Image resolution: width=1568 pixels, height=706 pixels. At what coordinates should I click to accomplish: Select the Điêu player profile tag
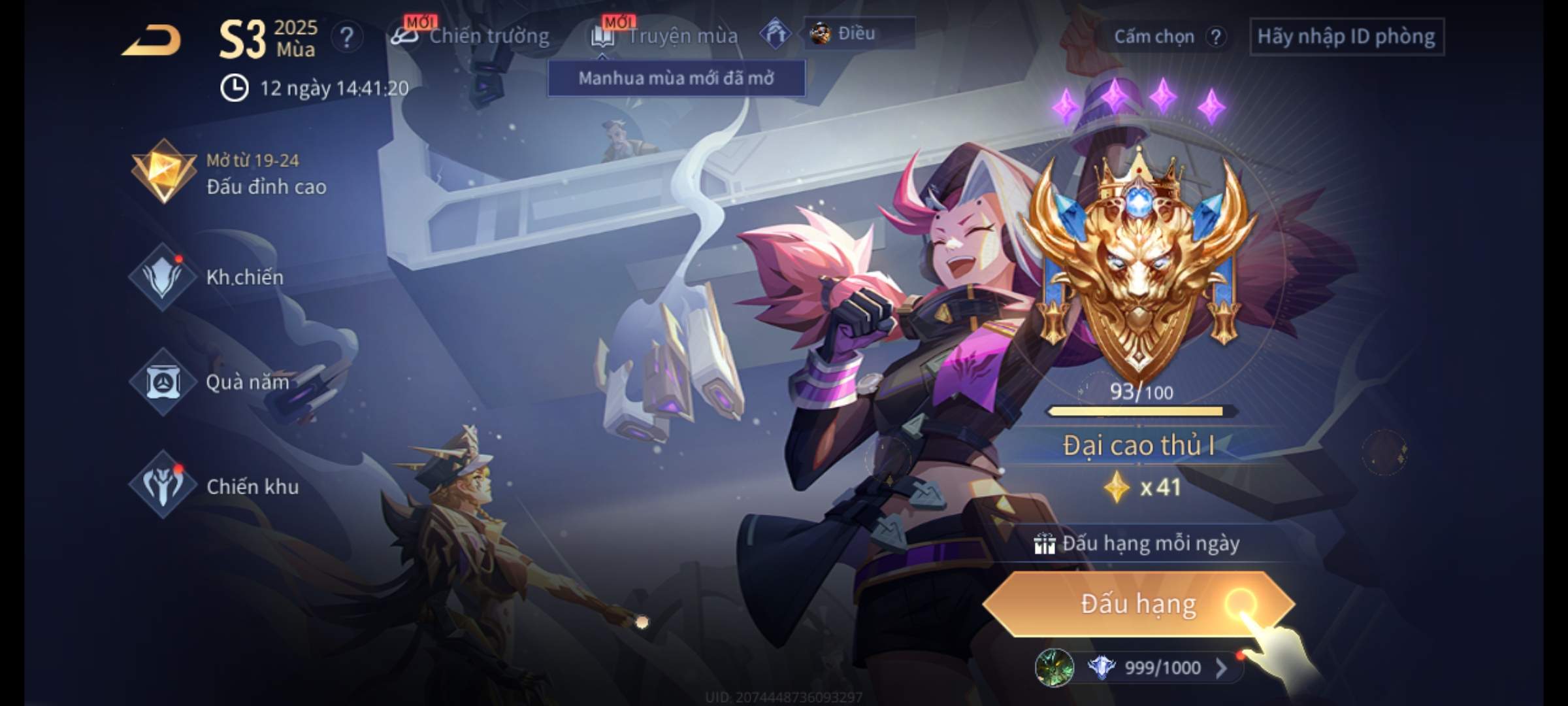tap(857, 33)
